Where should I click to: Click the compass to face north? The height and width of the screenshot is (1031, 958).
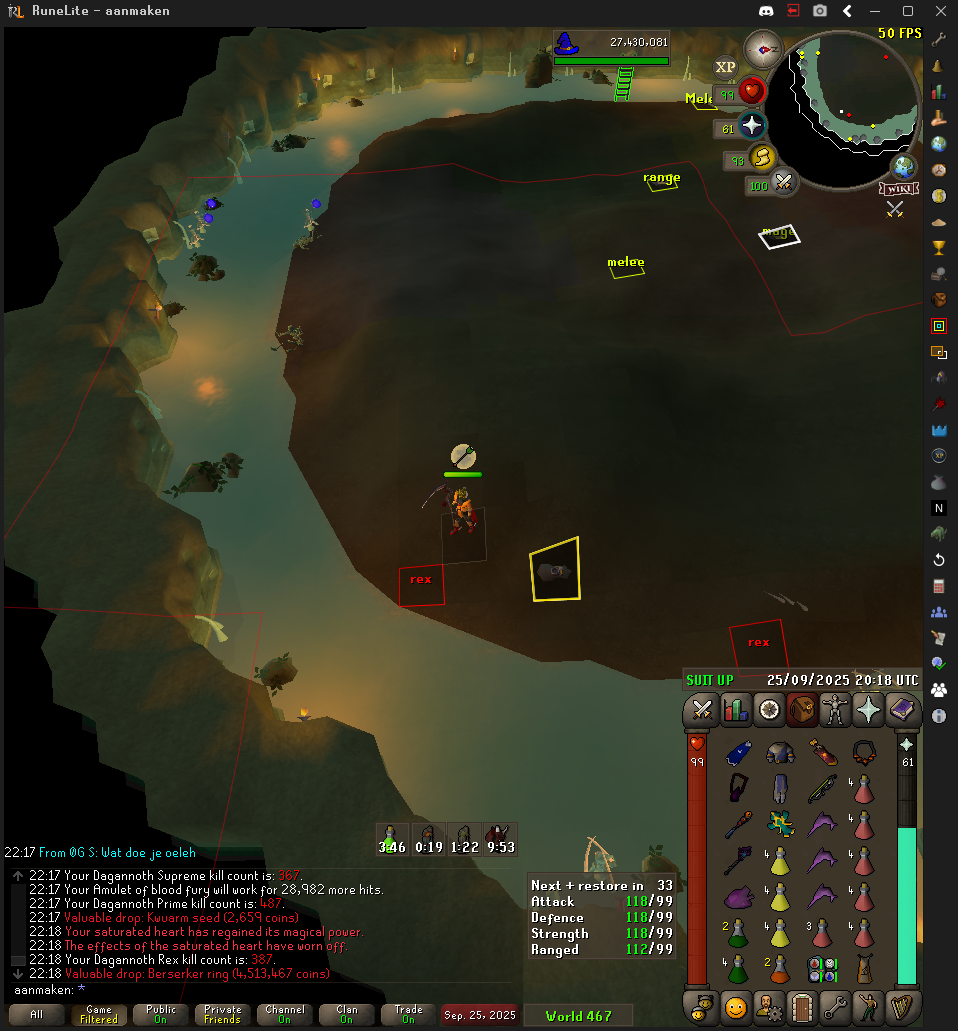pyautogui.click(x=763, y=49)
